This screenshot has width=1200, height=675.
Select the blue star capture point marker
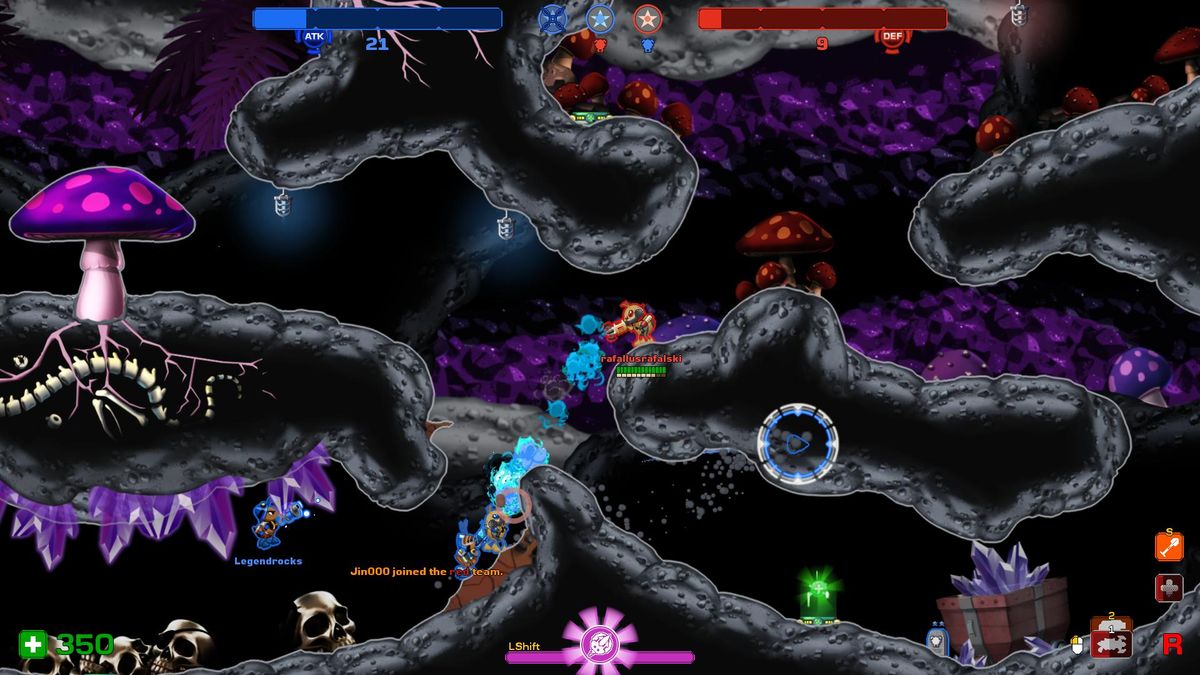pyautogui.click(x=600, y=18)
